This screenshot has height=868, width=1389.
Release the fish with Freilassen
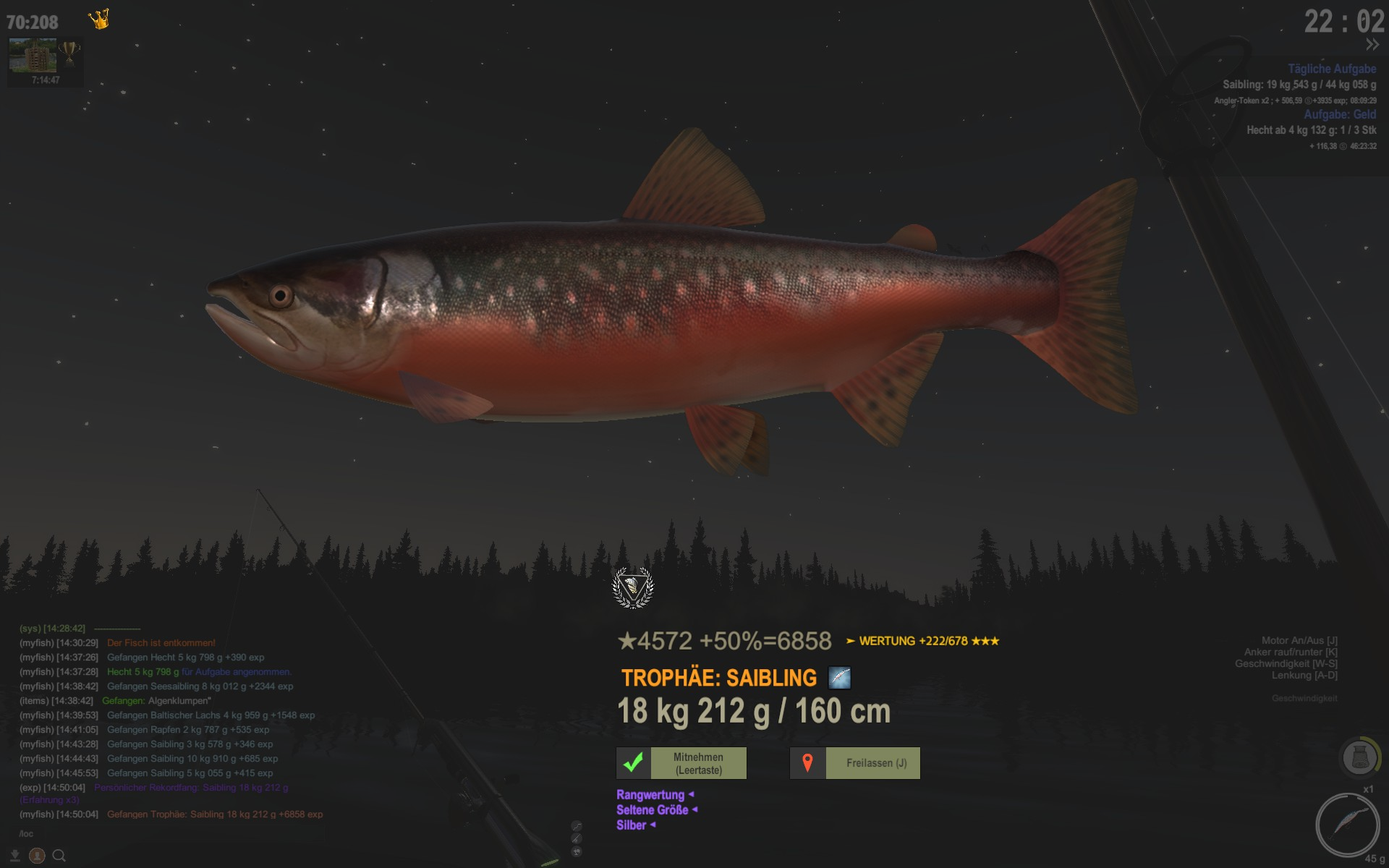coord(855,763)
